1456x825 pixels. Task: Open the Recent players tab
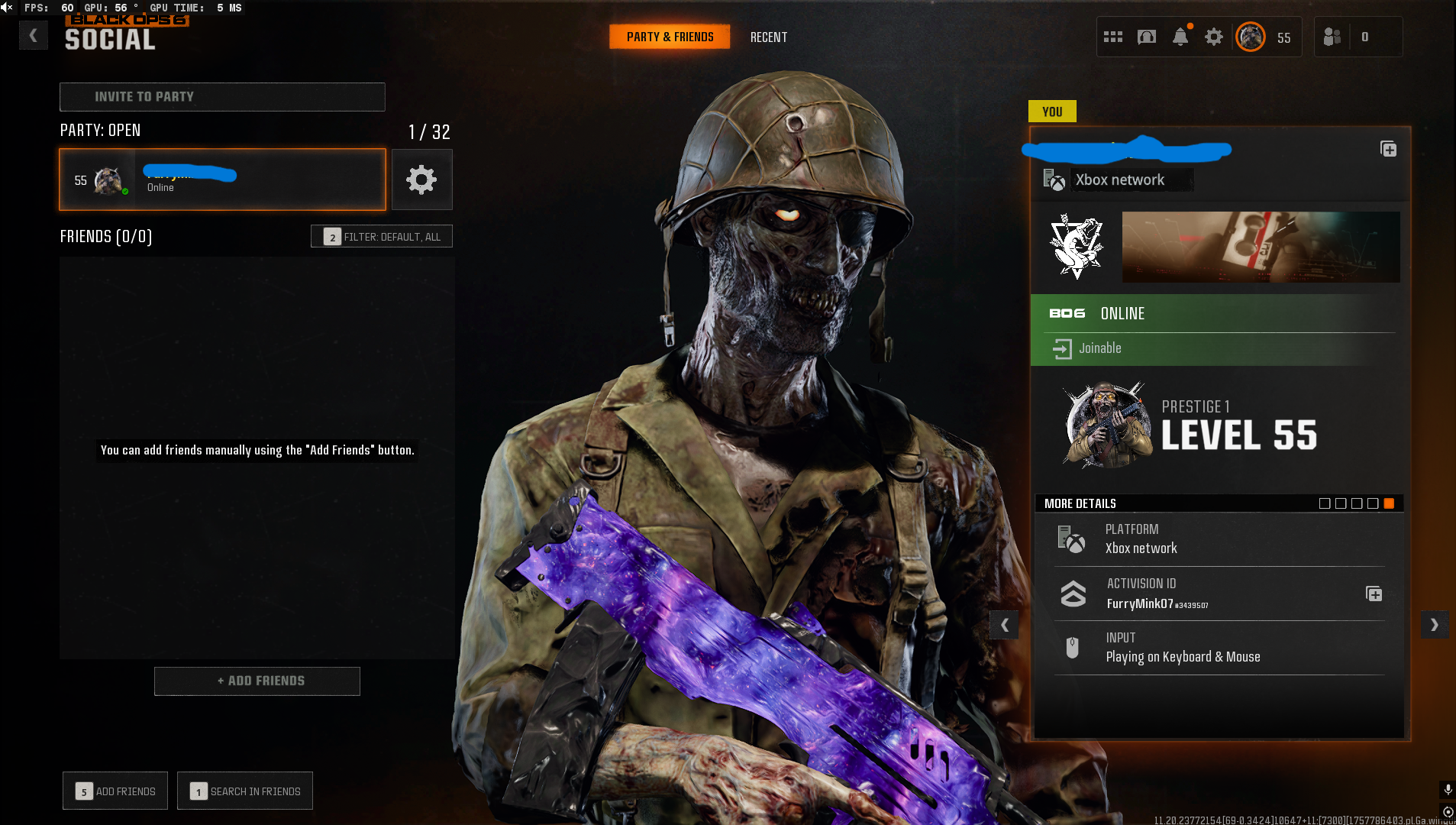pyautogui.click(x=768, y=37)
